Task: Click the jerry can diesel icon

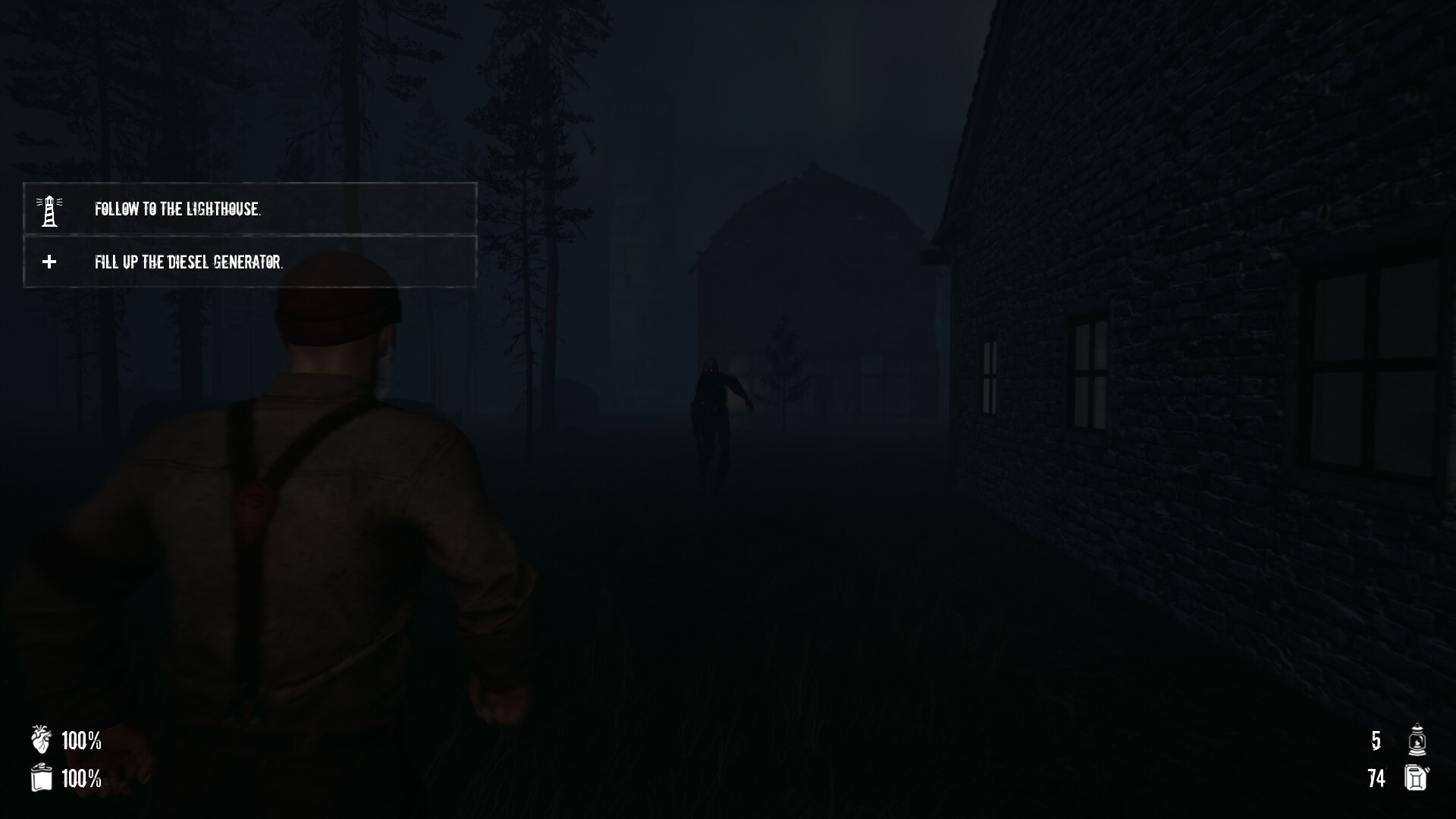Action: coord(1415,778)
